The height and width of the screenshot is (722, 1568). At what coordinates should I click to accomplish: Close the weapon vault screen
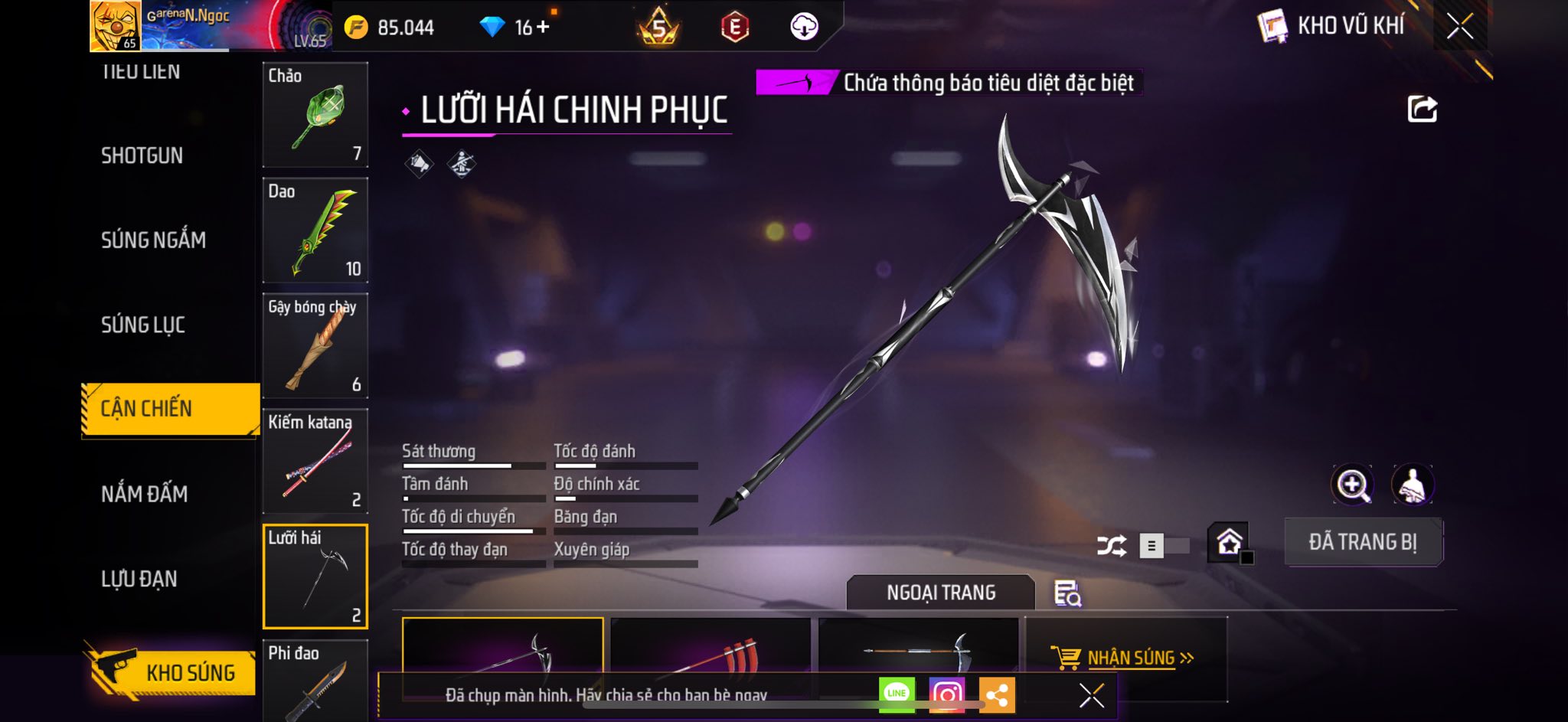click(1459, 27)
